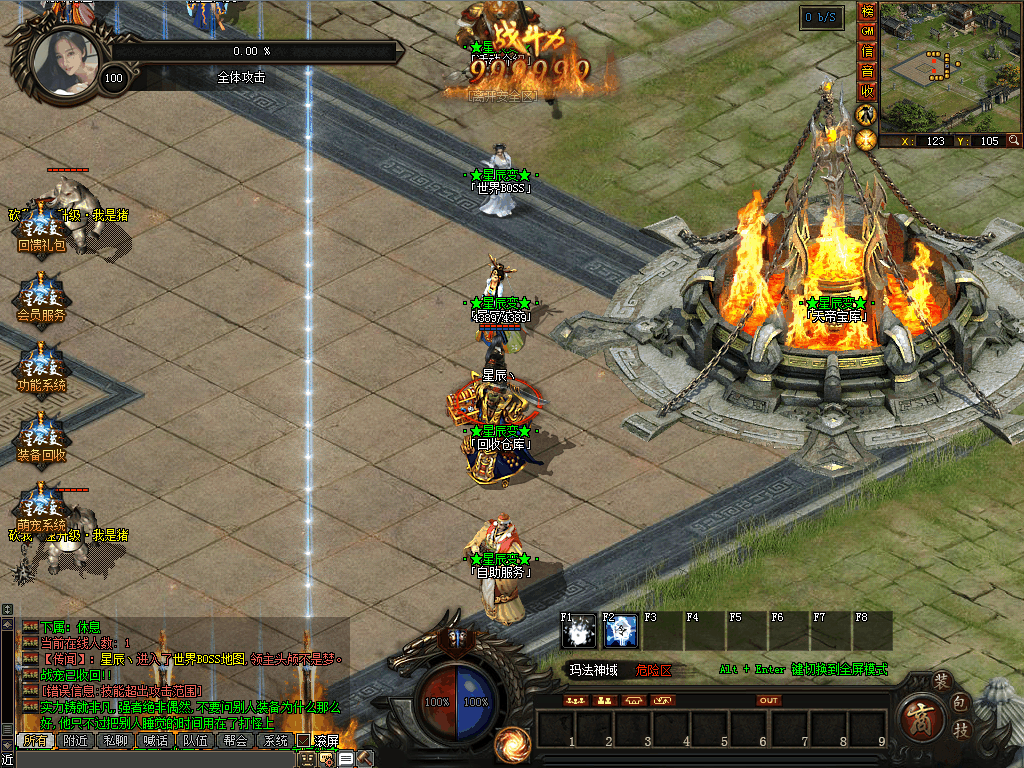Open the 装备回收 equipment recycle icon
1024x768 pixels.
(41, 438)
